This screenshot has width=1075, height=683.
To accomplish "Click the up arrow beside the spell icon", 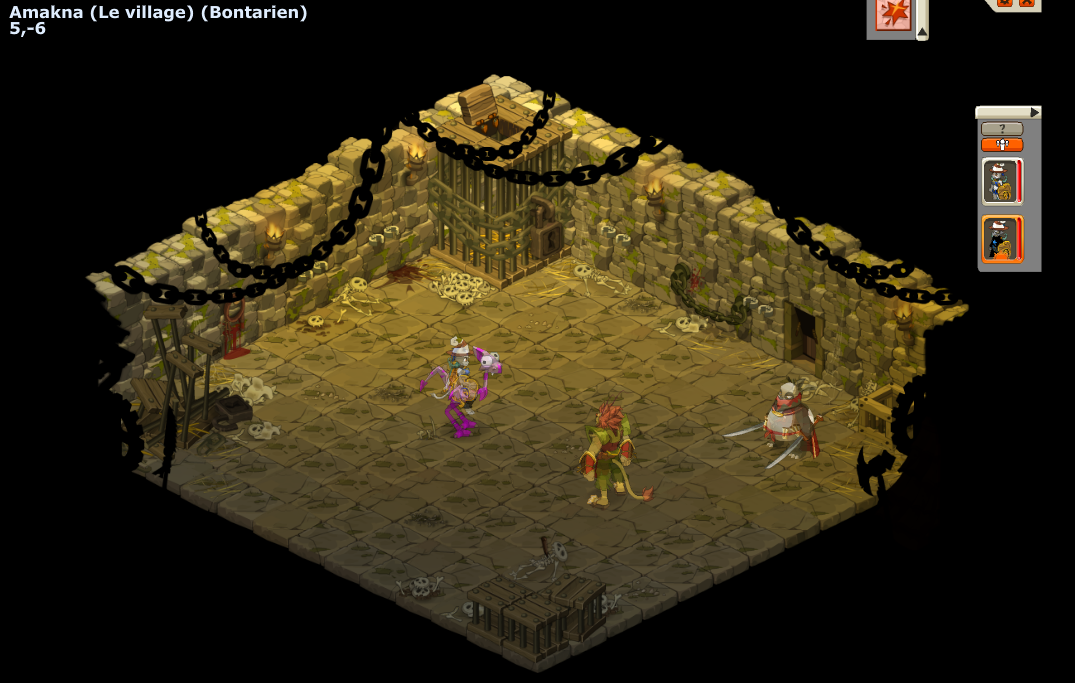I will pos(922,33).
